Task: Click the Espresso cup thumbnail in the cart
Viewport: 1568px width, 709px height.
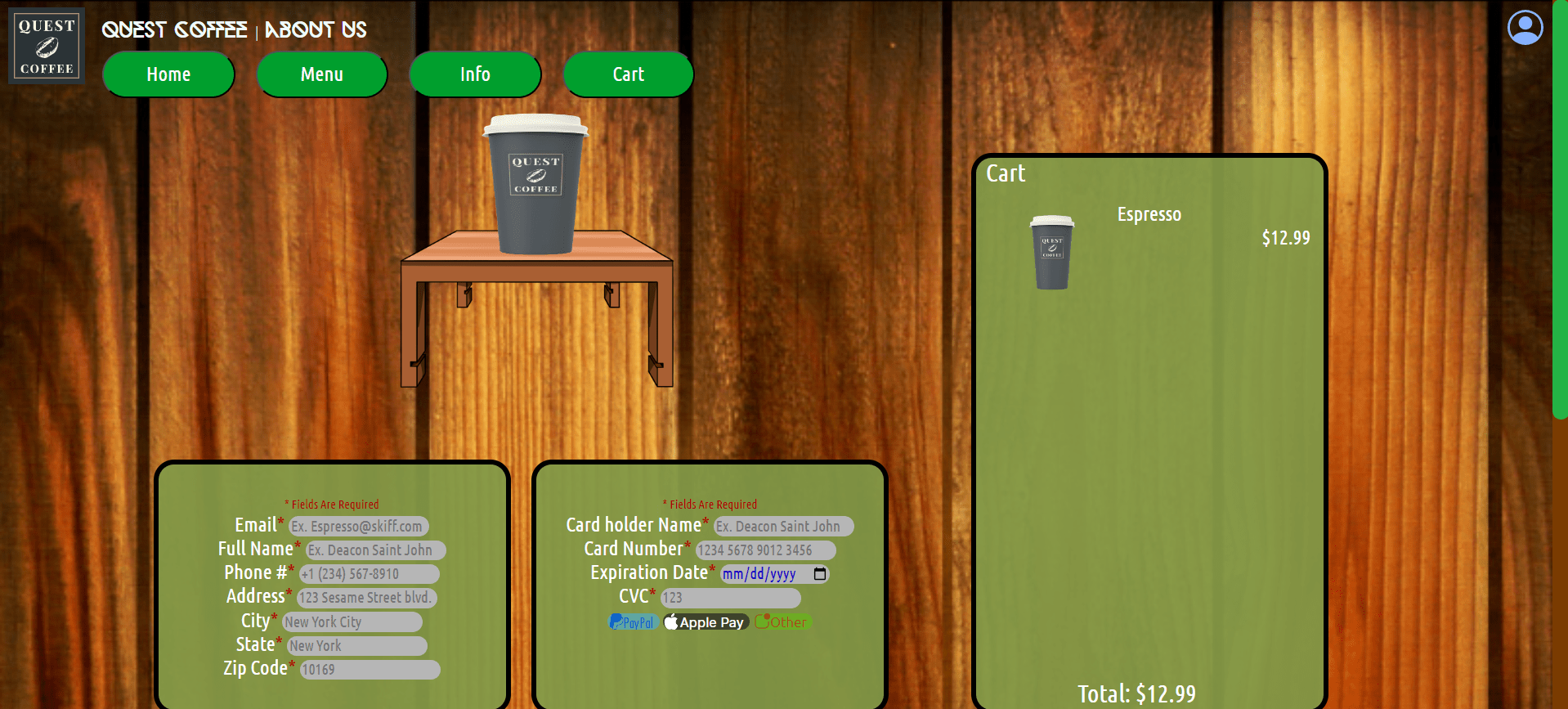Action: [1052, 252]
